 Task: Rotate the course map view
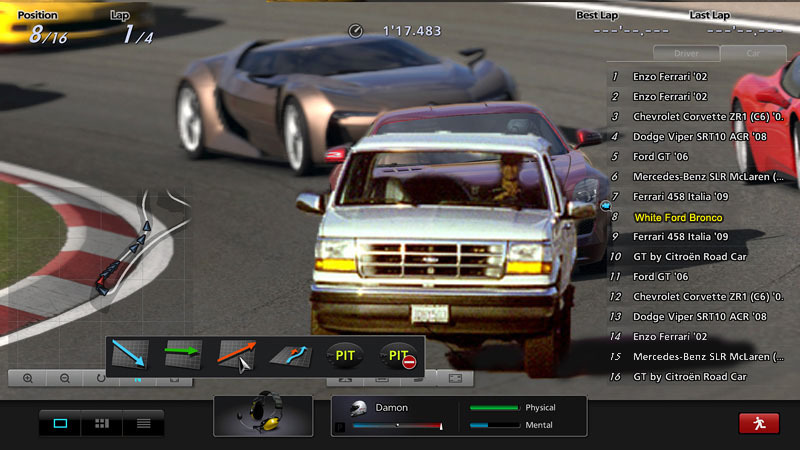click(101, 379)
